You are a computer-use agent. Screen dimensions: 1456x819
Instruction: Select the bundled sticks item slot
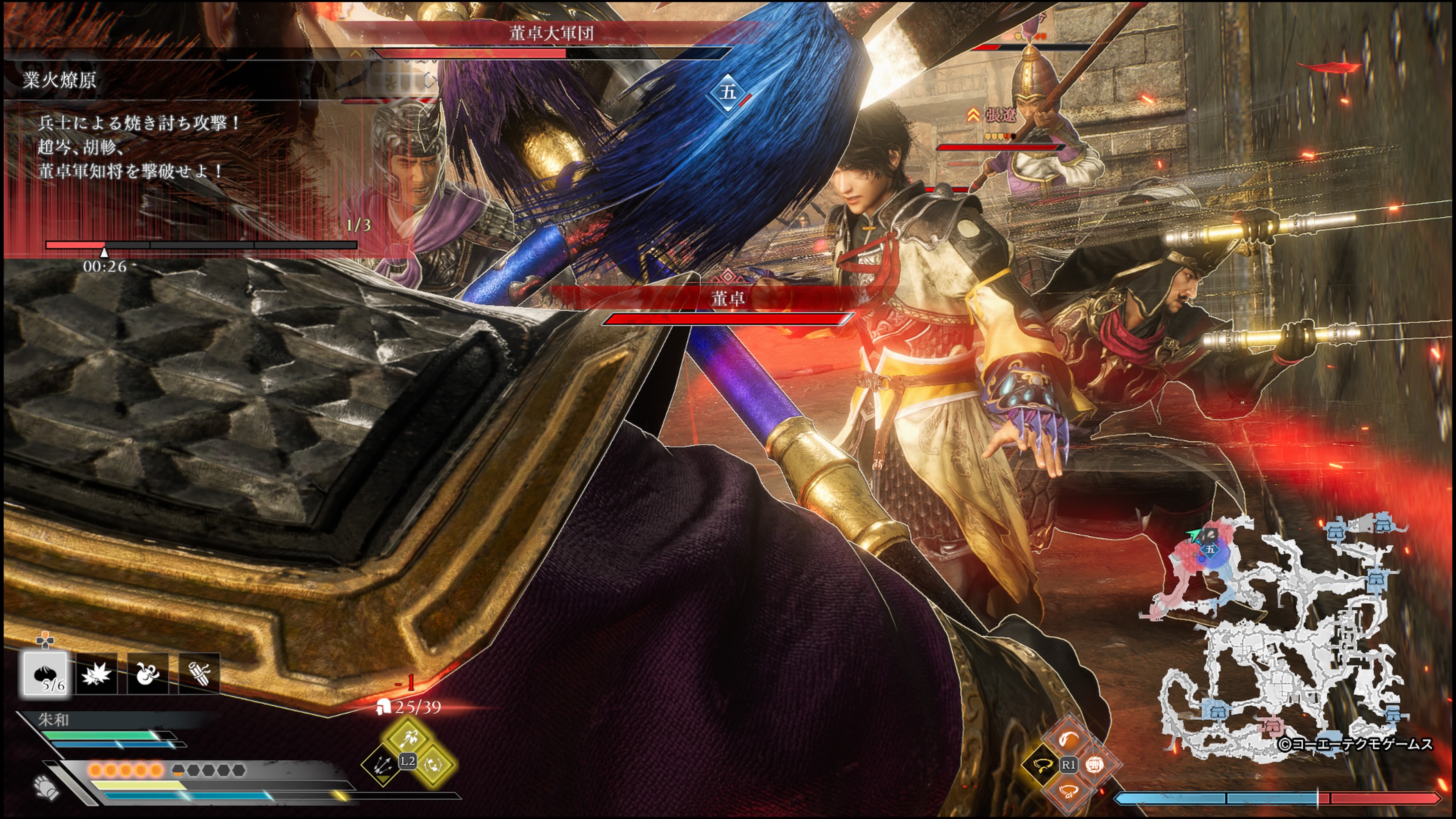coord(199,673)
